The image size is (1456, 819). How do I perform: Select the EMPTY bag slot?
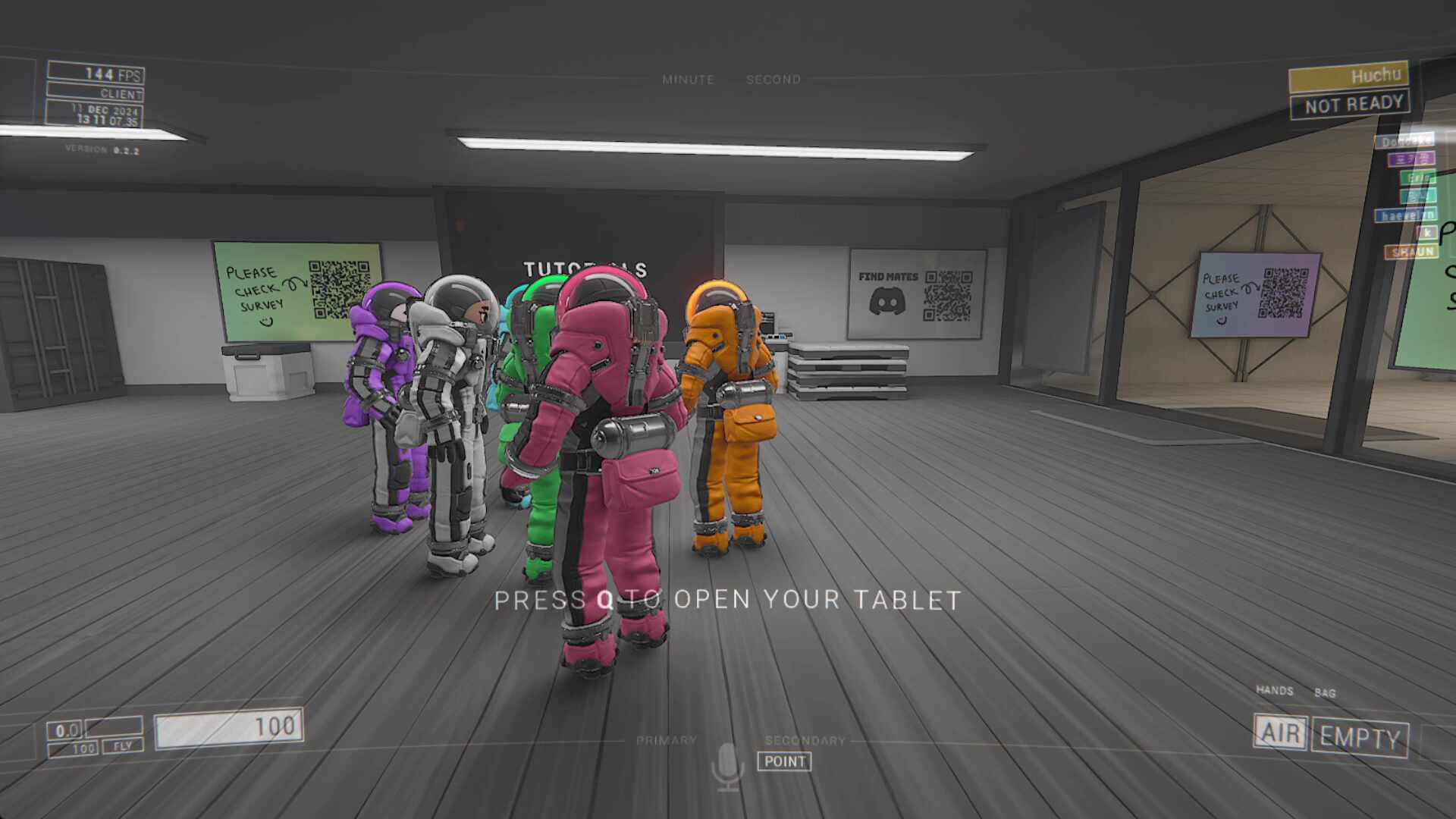tap(1359, 737)
